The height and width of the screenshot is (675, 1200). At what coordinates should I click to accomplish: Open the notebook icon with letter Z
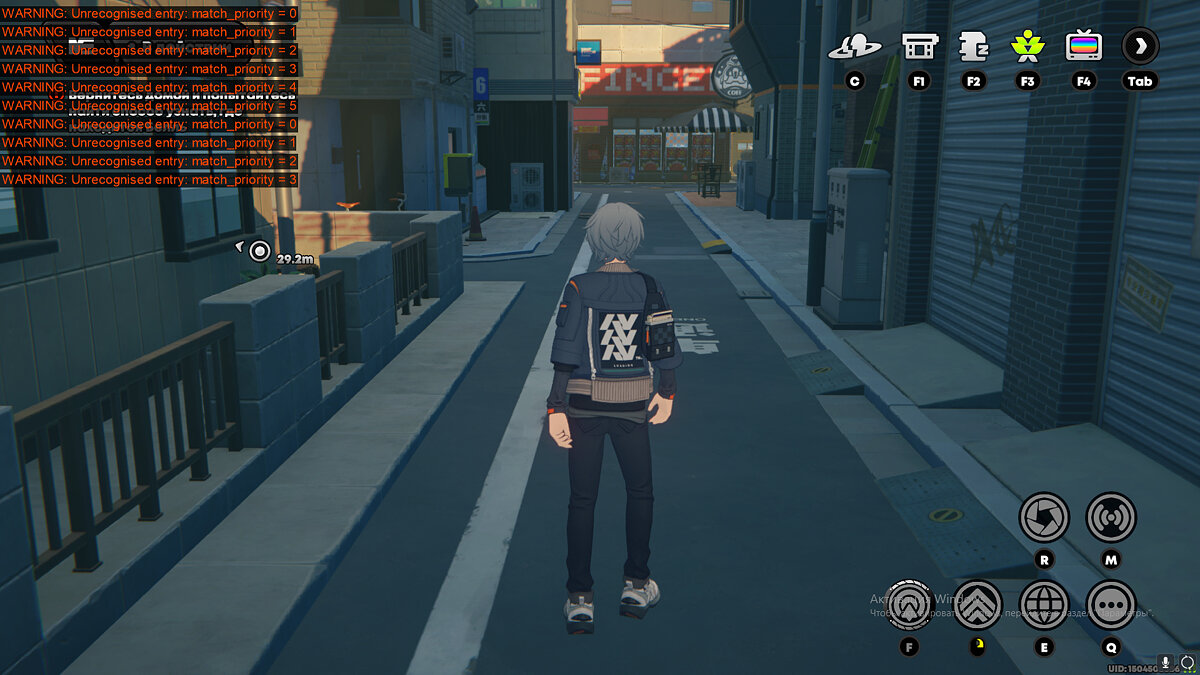pyautogui.click(x=973, y=46)
